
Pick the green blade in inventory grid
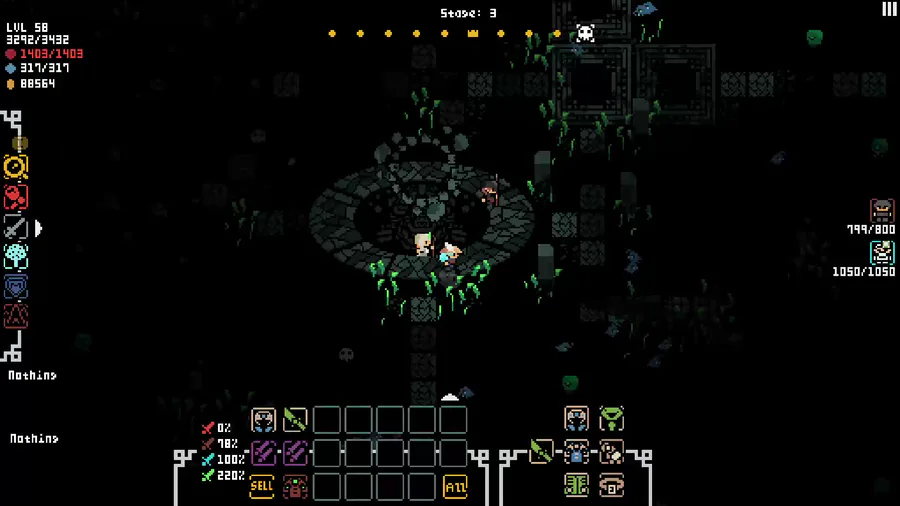[295, 420]
